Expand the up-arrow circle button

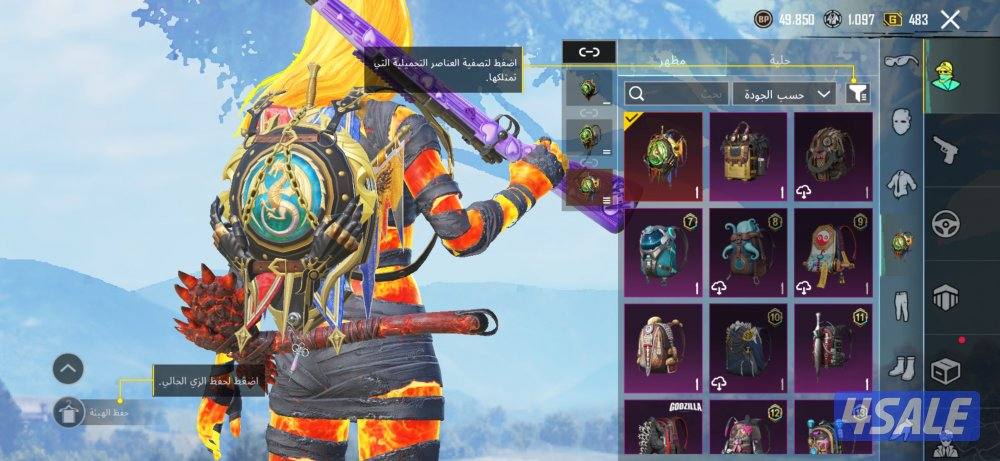pos(68,369)
